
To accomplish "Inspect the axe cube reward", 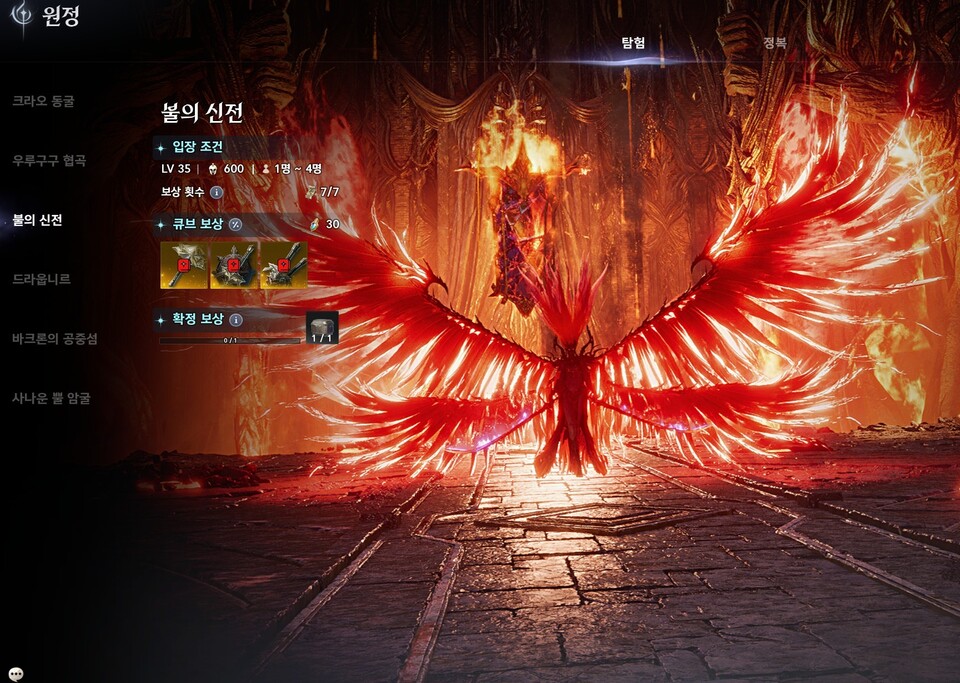I will (184, 265).
